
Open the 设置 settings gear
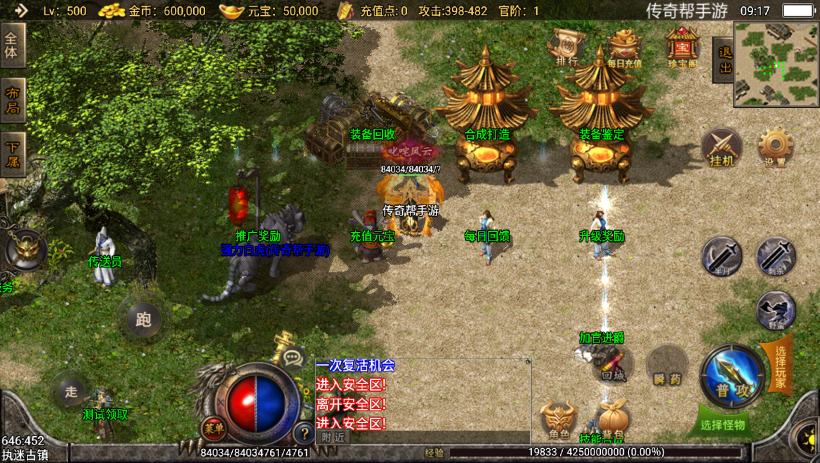tap(775, 147)
